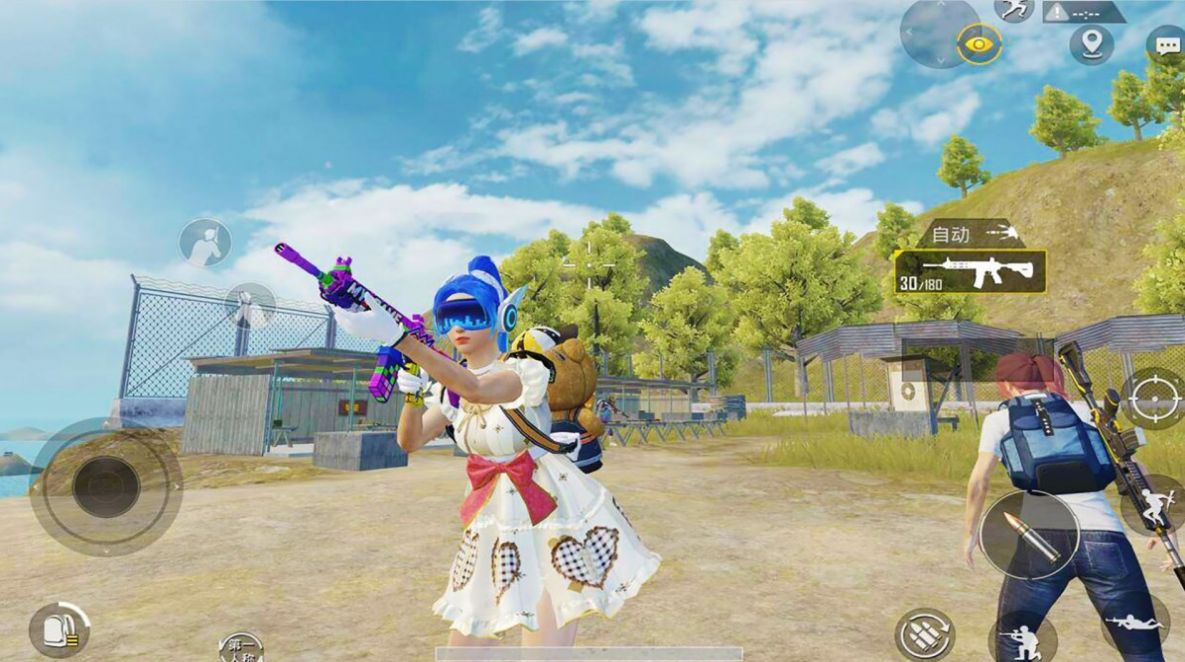Open the map location marker button
Viewport: 1185px width, 662px height.
[x=1091, y=44]
